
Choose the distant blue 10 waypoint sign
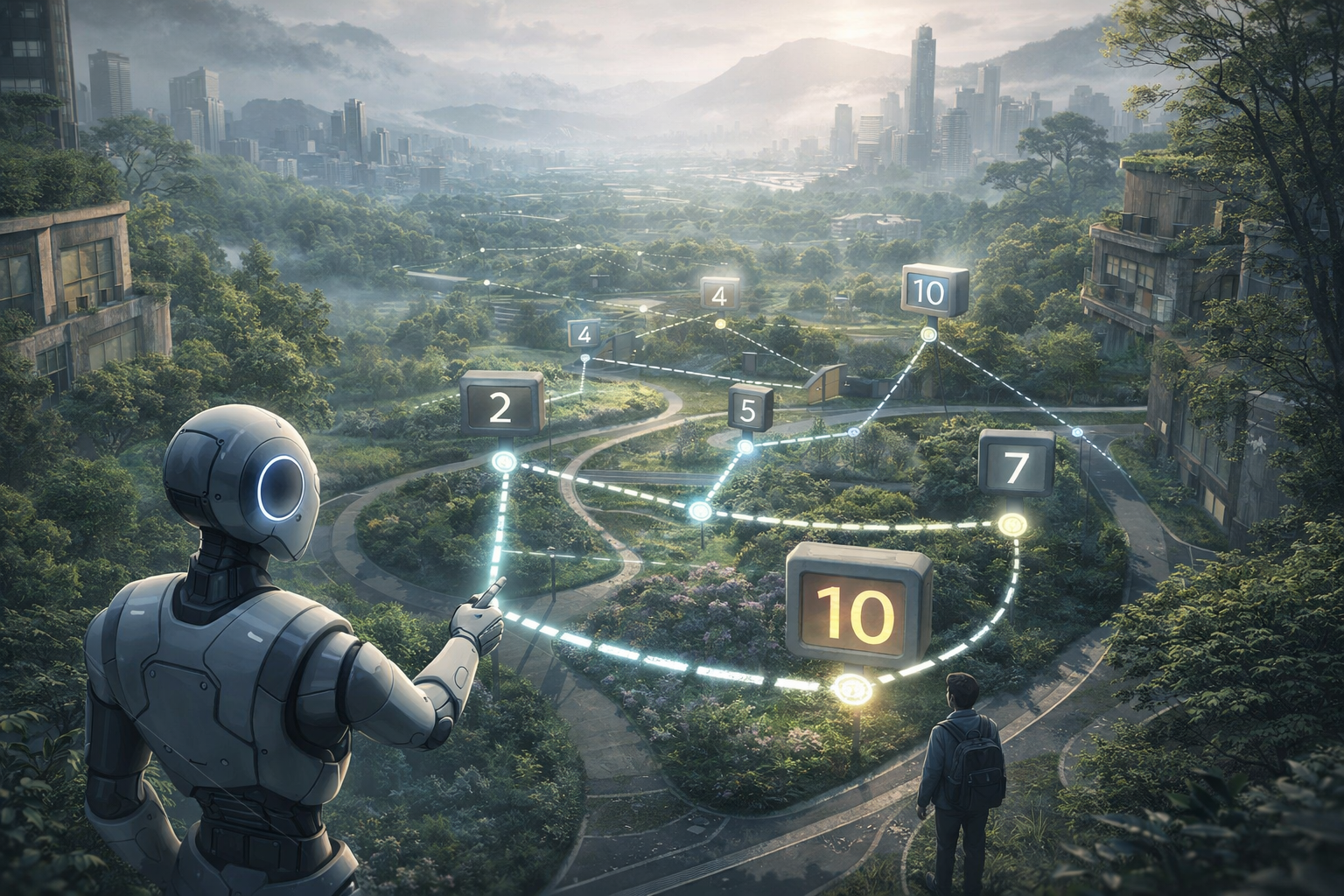[x=934, y=293]
